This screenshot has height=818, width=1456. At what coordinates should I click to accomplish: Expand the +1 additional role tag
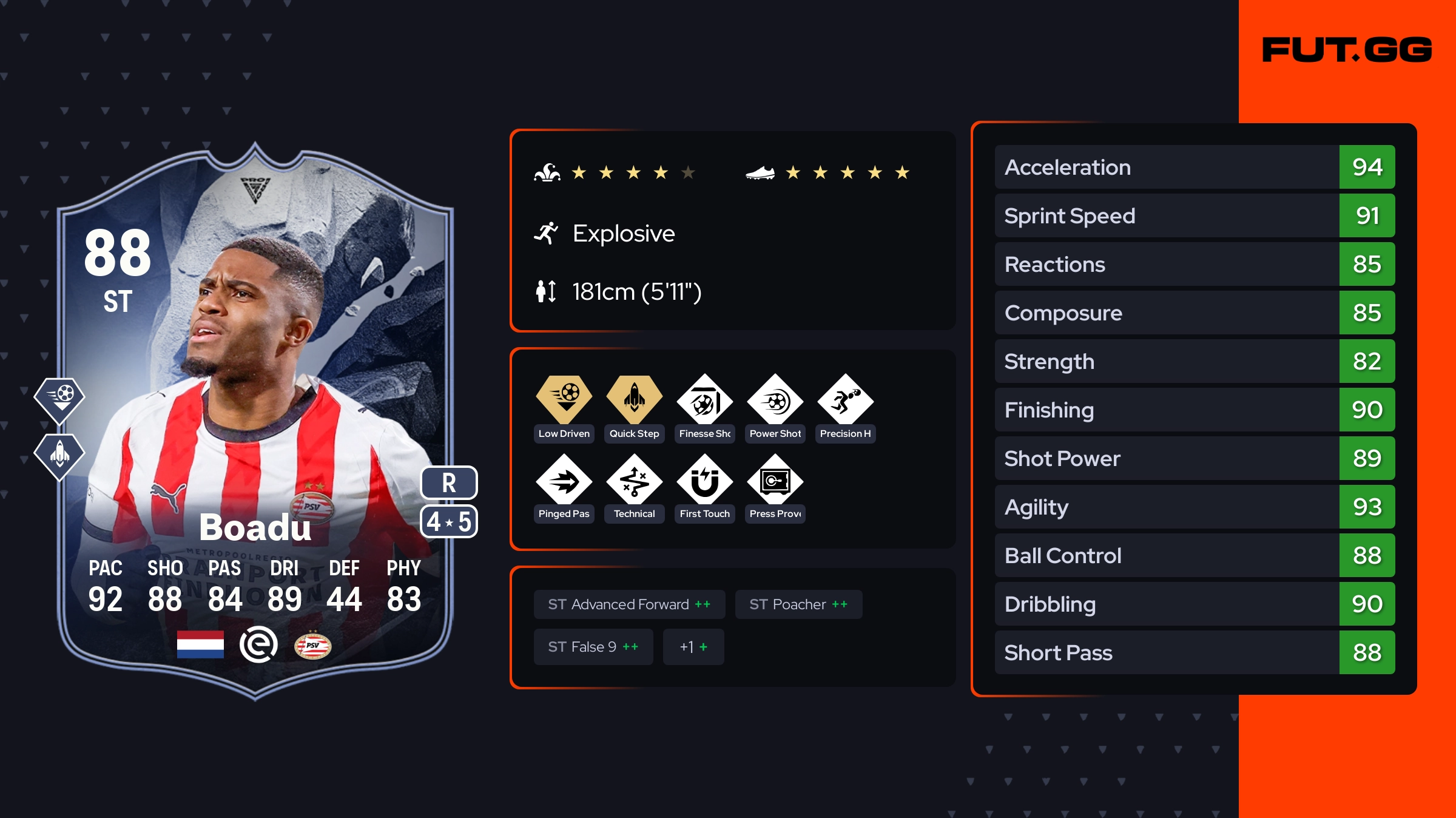click(x=693, y=647)
